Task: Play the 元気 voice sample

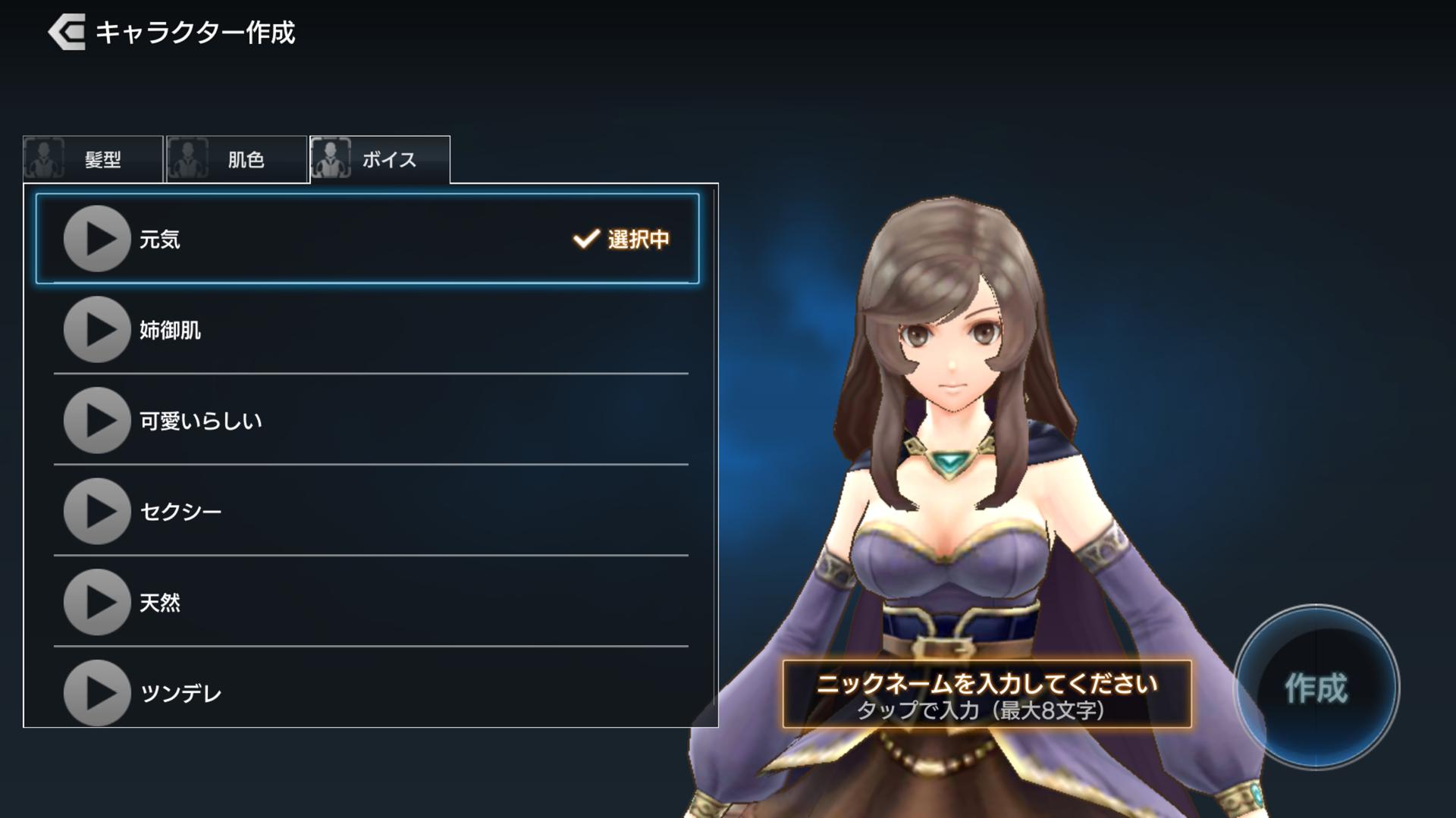Action: tap(96, 239)
